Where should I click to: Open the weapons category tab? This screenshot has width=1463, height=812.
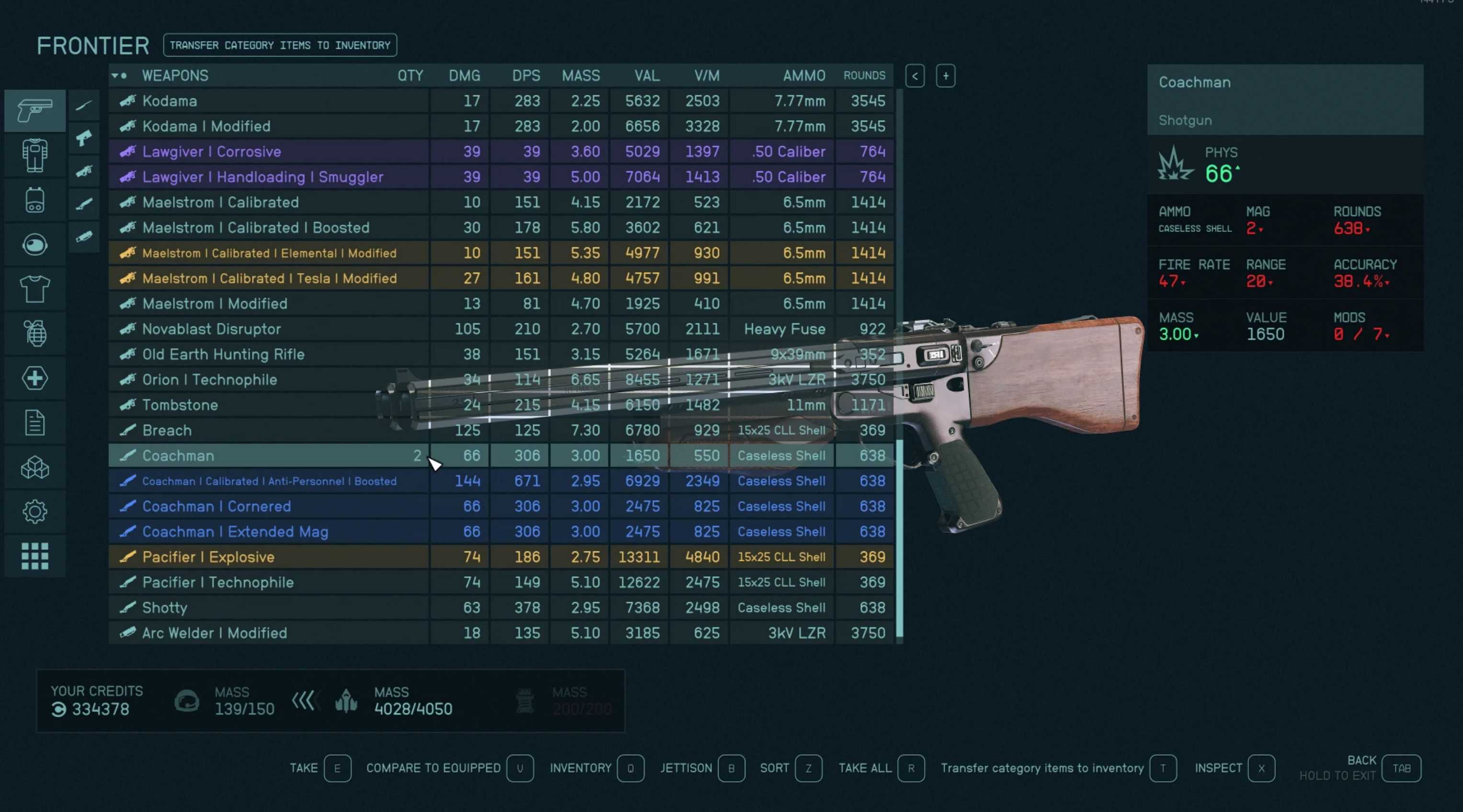click(x=34, y=110)
